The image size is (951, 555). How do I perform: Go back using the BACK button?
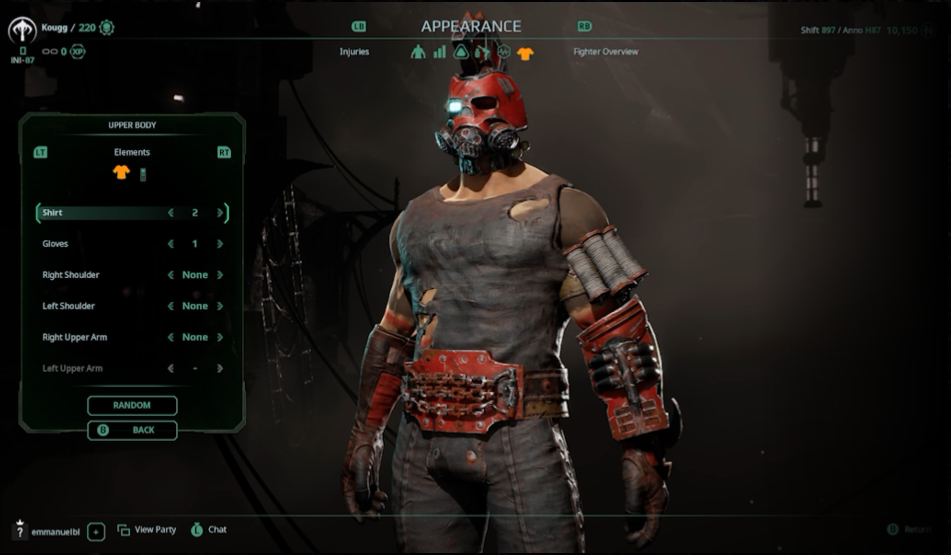click(x=132, y=430)
